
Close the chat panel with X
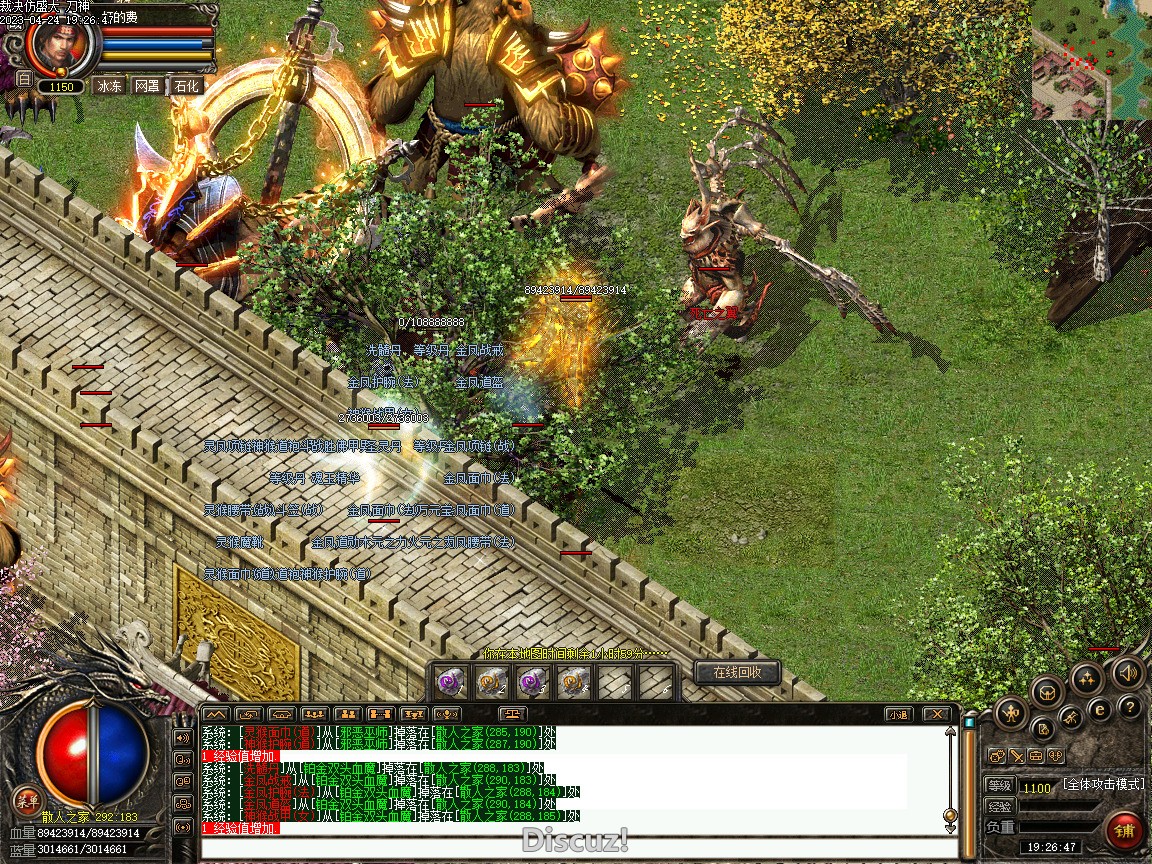[935, 714]
